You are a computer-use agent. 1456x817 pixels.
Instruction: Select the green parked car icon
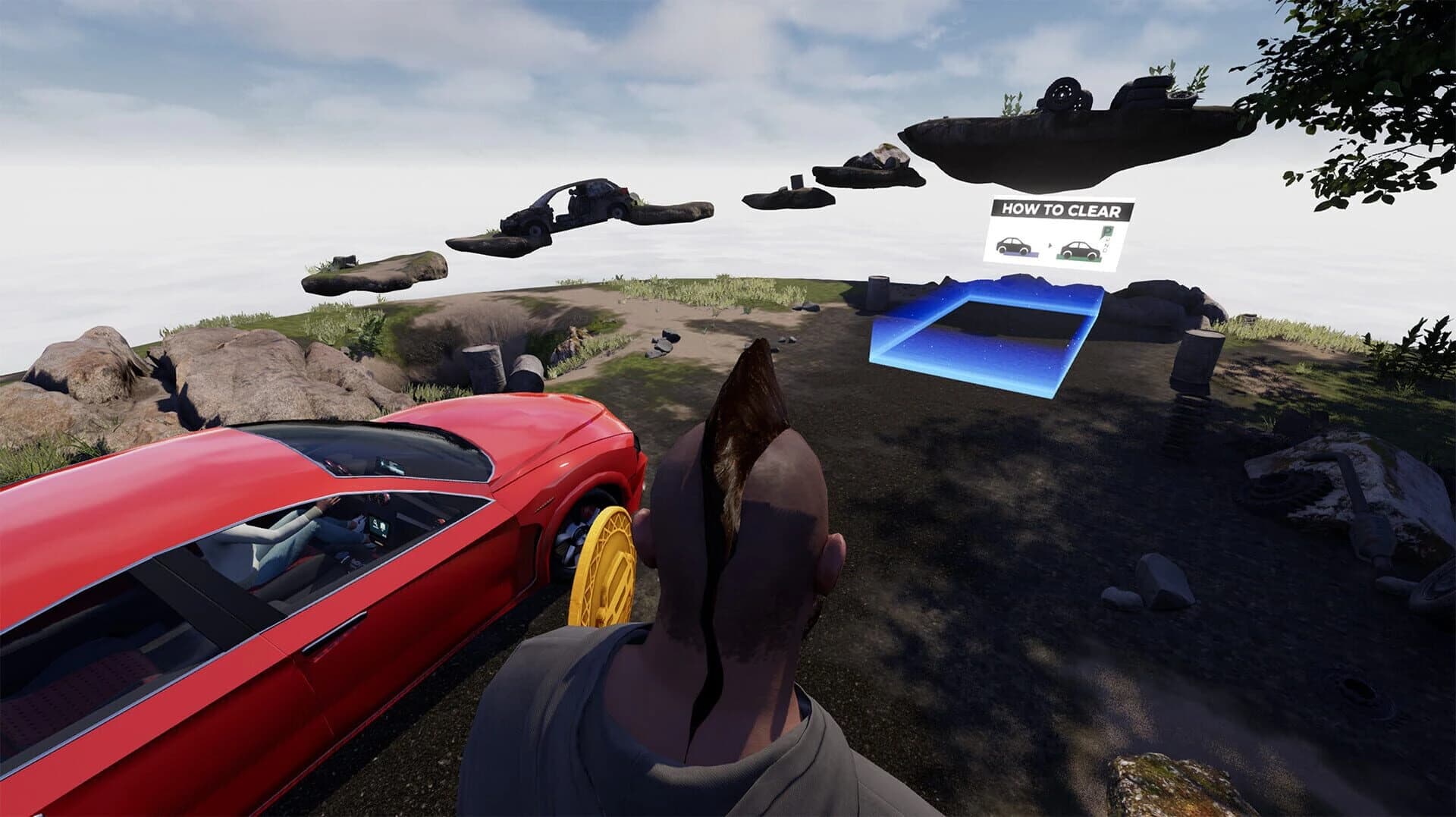click(x=1080, y=249)
